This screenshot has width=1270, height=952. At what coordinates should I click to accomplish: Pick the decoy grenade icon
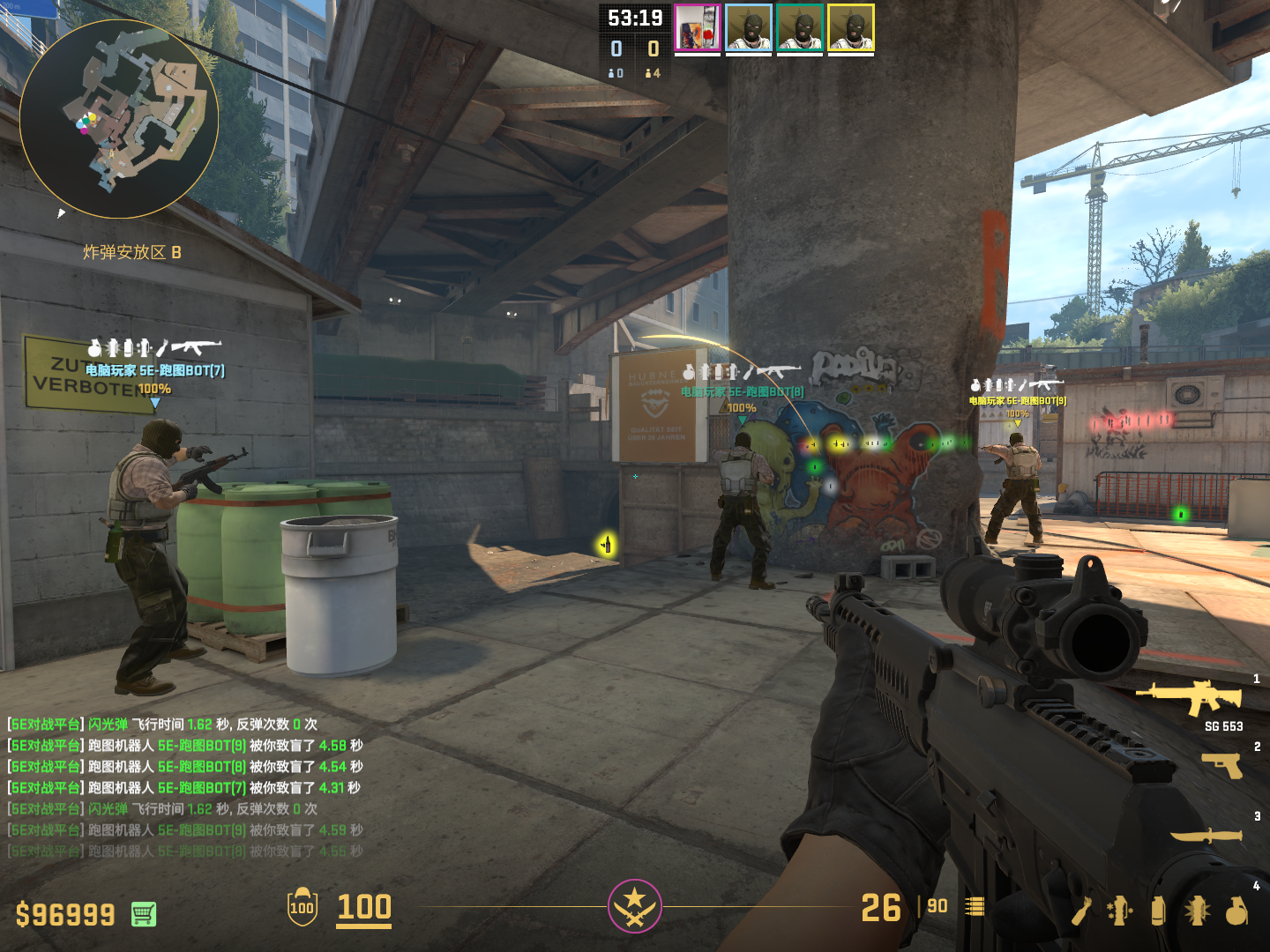[x=1119, y=911]
